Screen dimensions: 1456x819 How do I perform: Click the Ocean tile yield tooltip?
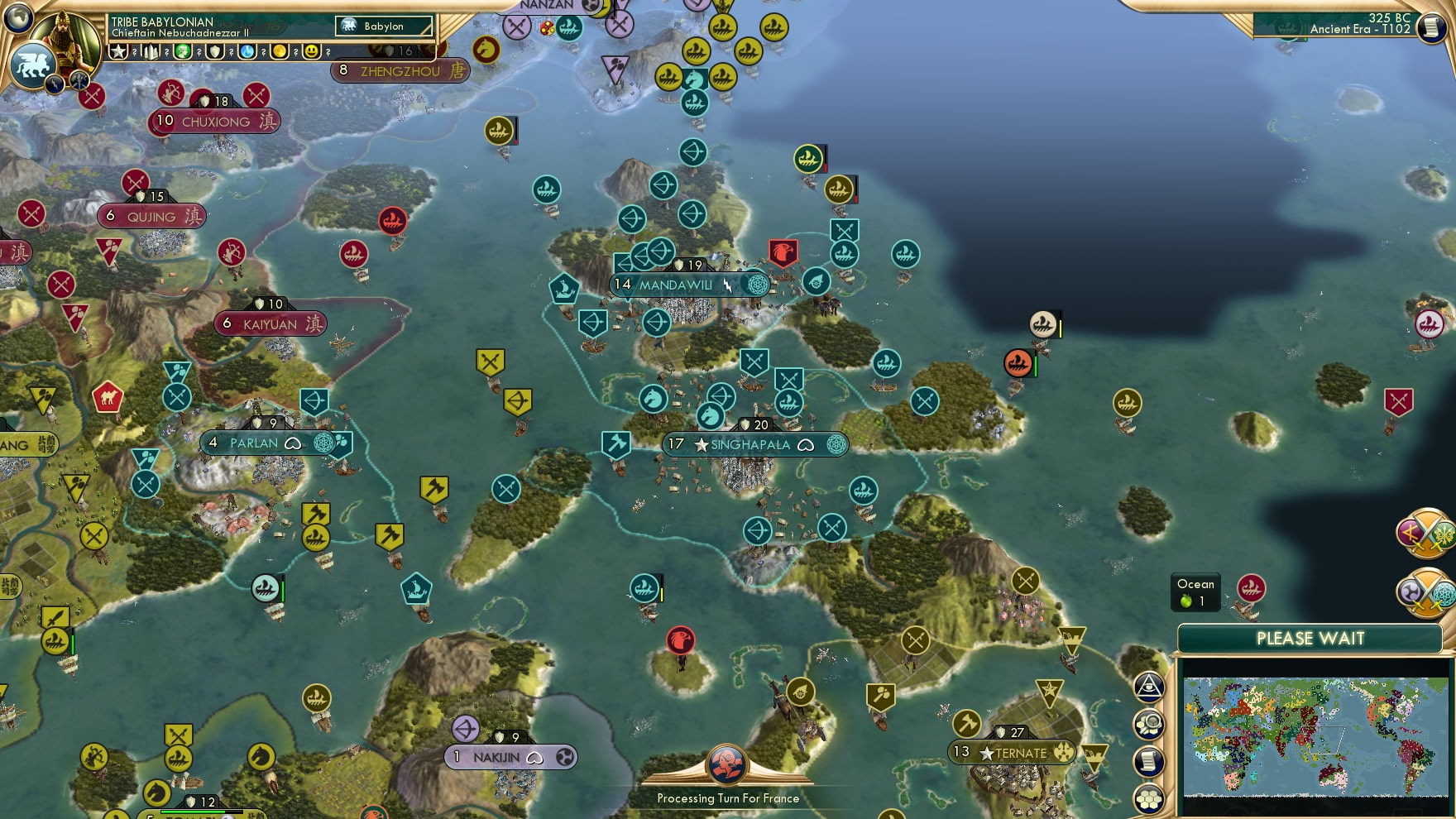[x=1195, y=591]
